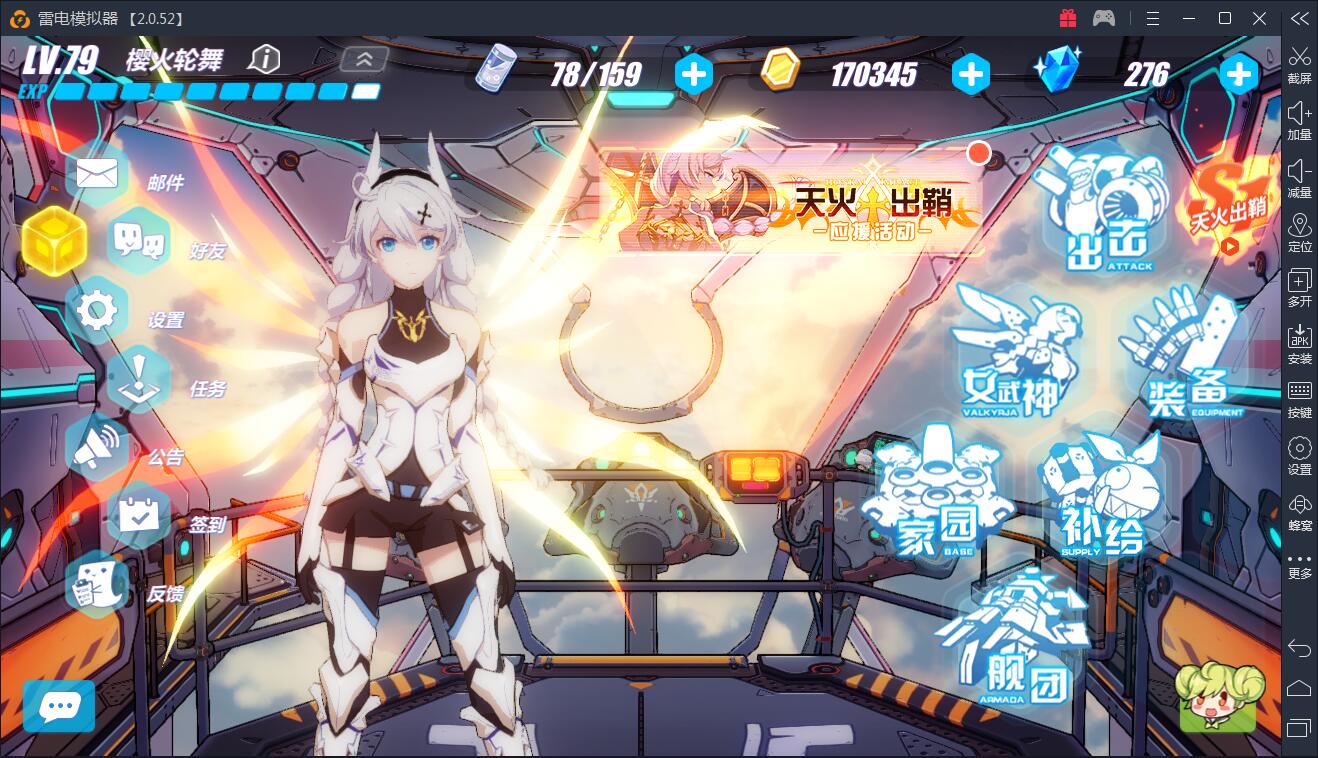The height and width of the screenshot is (758, 1318).
Task: Click the yellow cube icon
Action: pos(54,241)
